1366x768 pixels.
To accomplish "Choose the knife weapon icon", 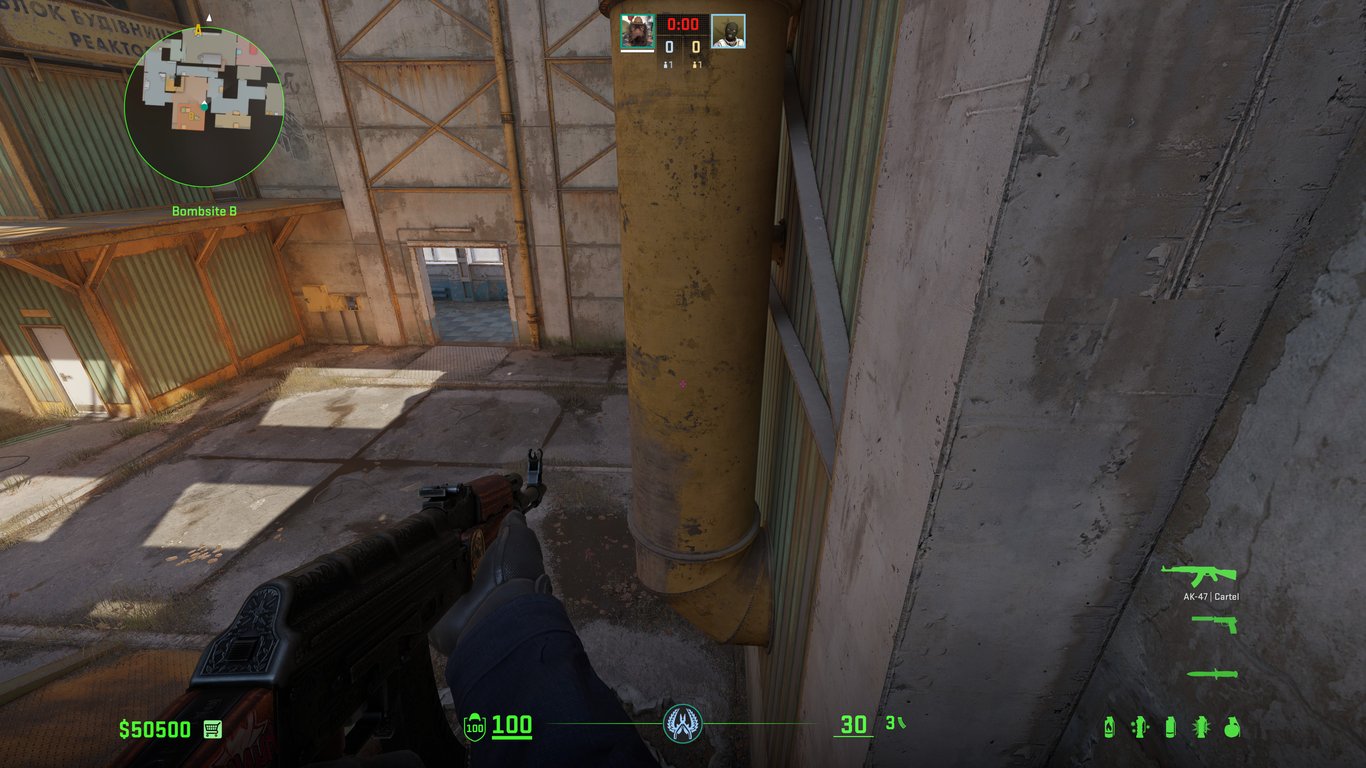I will (1212, 674).
